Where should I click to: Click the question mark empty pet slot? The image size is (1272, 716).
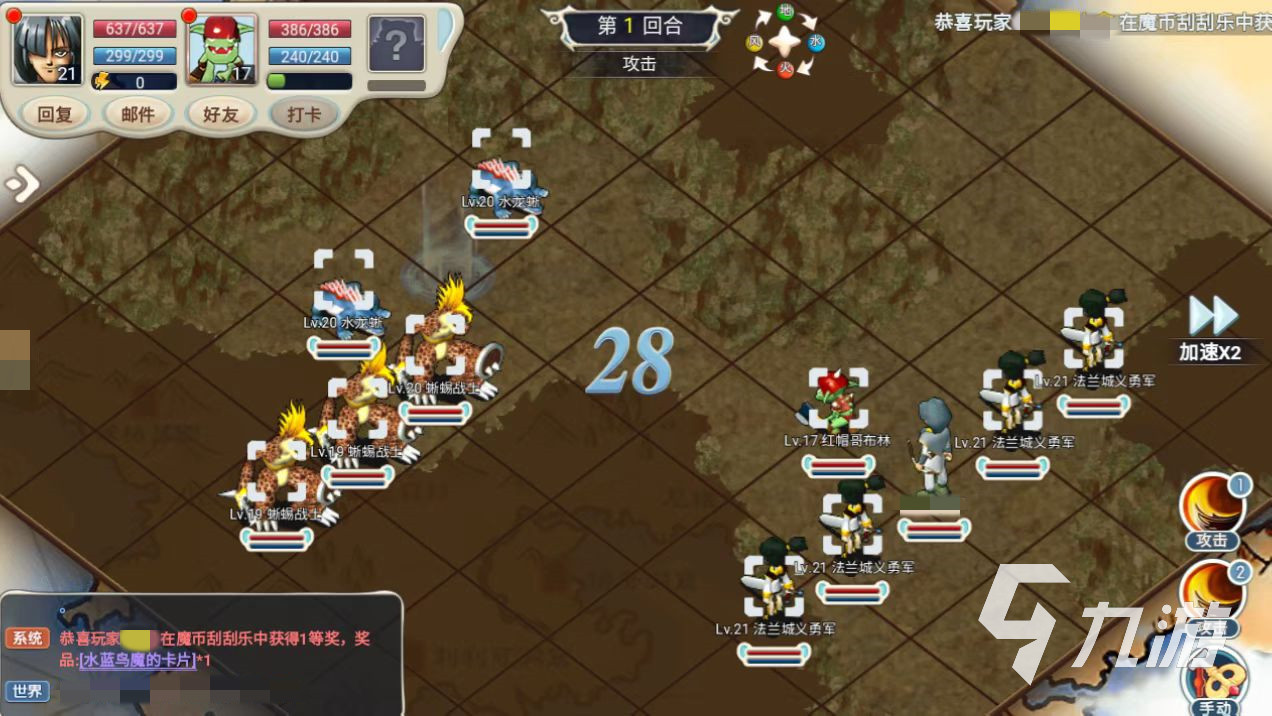pyautogui.click(x=396, y=45)
